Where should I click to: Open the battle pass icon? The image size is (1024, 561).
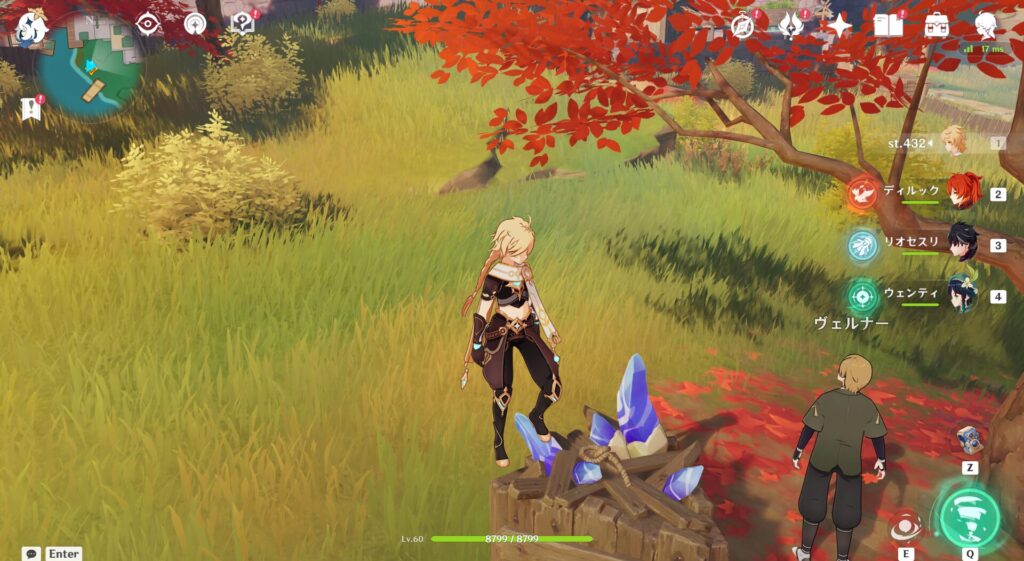[791, 26]
